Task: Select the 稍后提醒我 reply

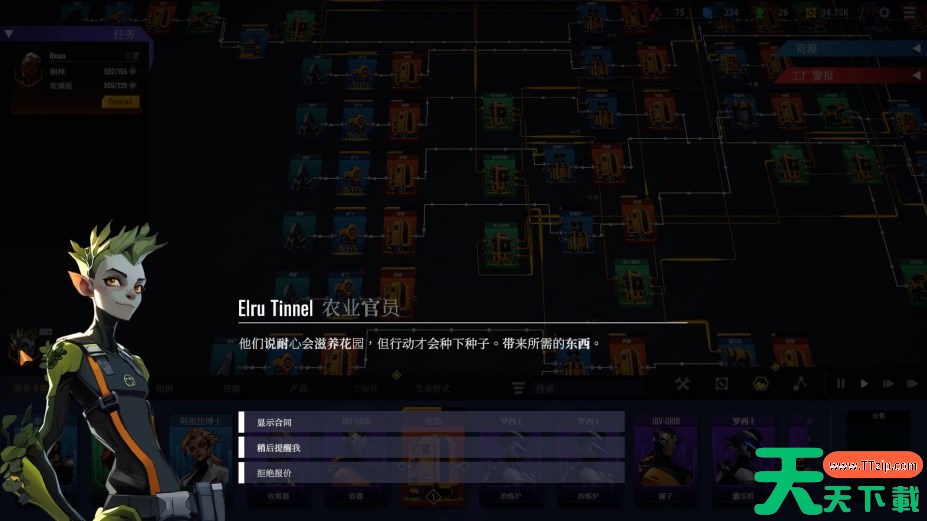Action: tap(431, 447)
